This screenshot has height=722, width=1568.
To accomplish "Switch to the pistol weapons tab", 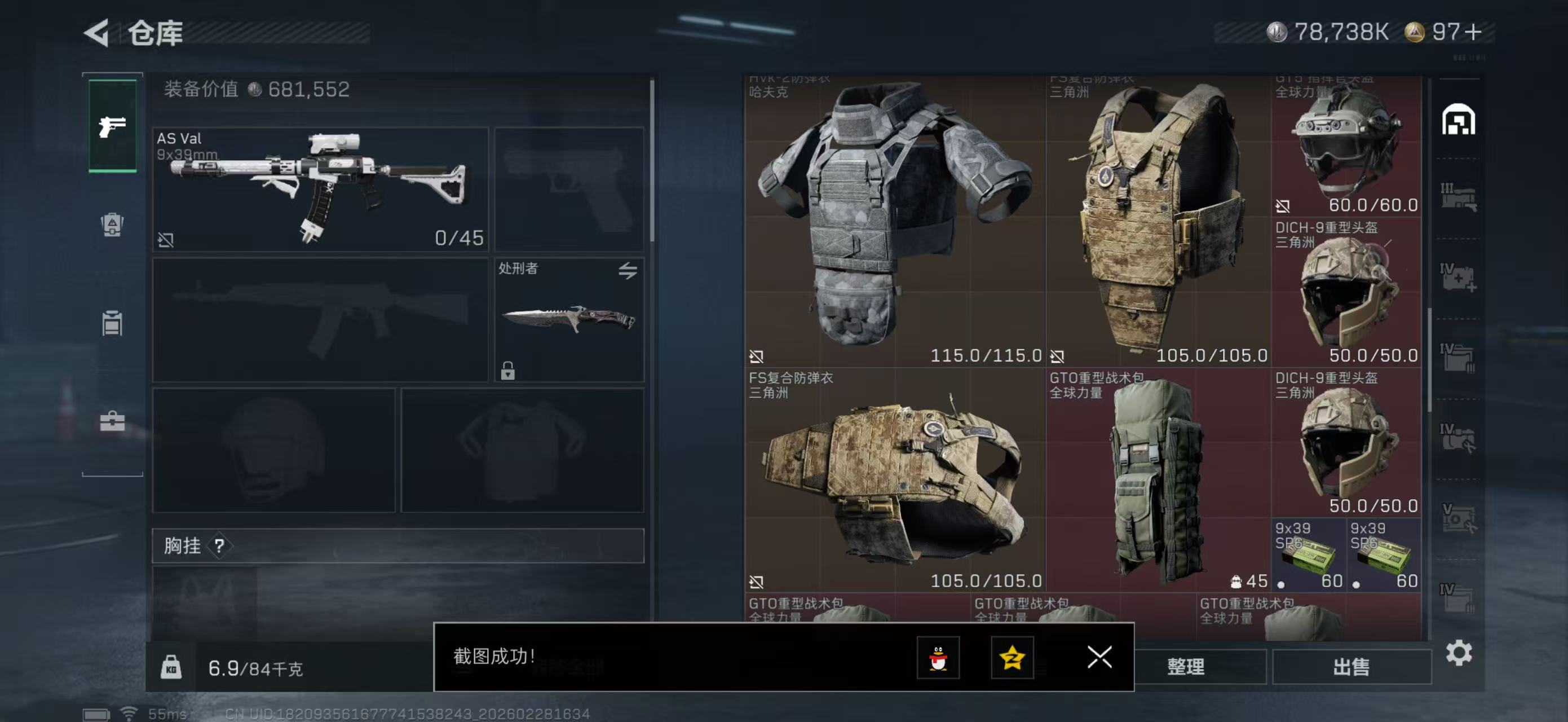I will tap(112, 126).
